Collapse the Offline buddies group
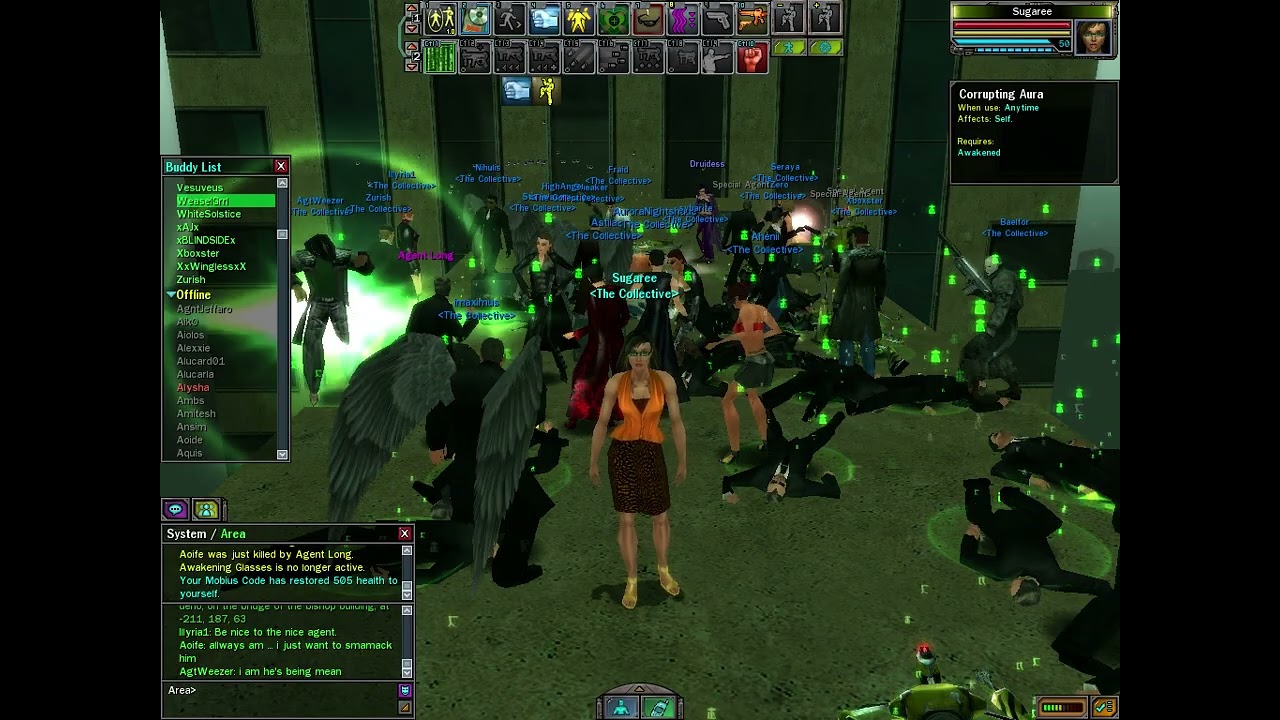 pyautogui.click(x=172, y=295)
